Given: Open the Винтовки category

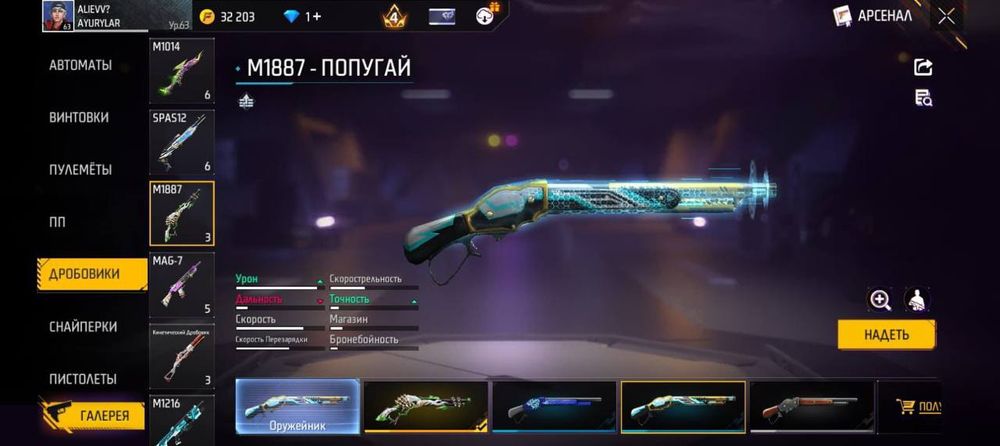Looking at the screenshot, I should tap(79, 117).
